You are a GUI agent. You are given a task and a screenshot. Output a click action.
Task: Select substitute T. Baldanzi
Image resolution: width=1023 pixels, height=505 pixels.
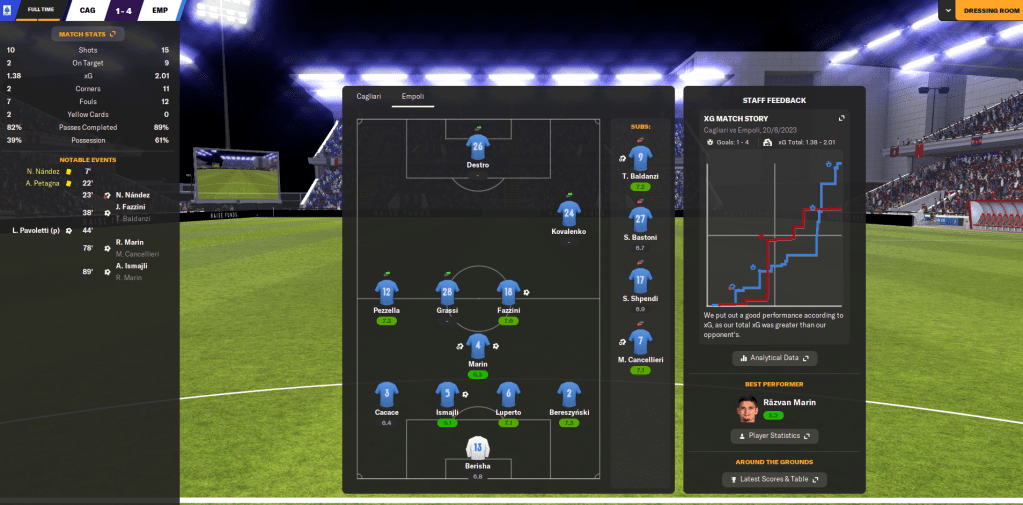[640, 158]
